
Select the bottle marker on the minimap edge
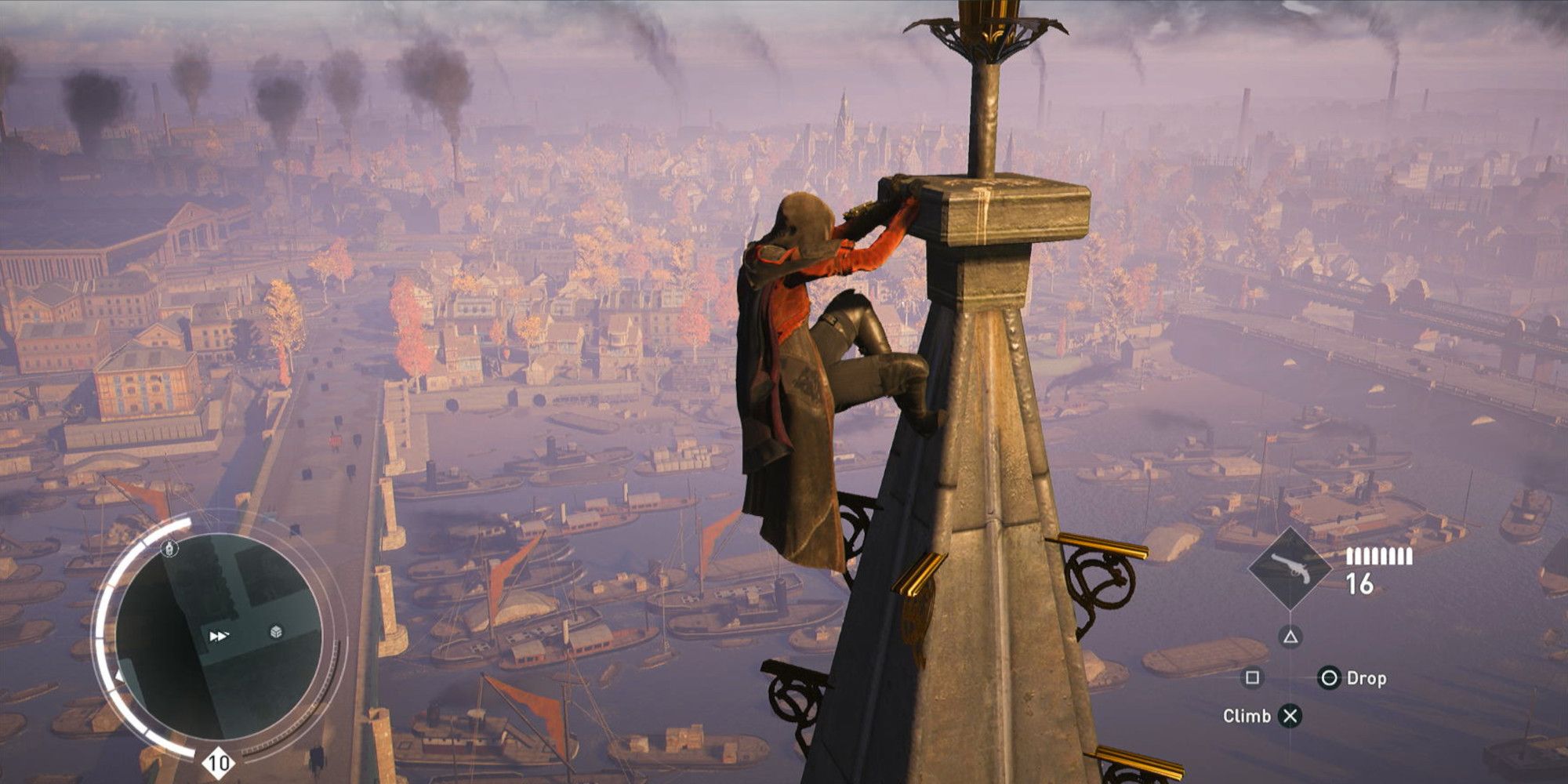pyautogui.click(x=169, y=549)
